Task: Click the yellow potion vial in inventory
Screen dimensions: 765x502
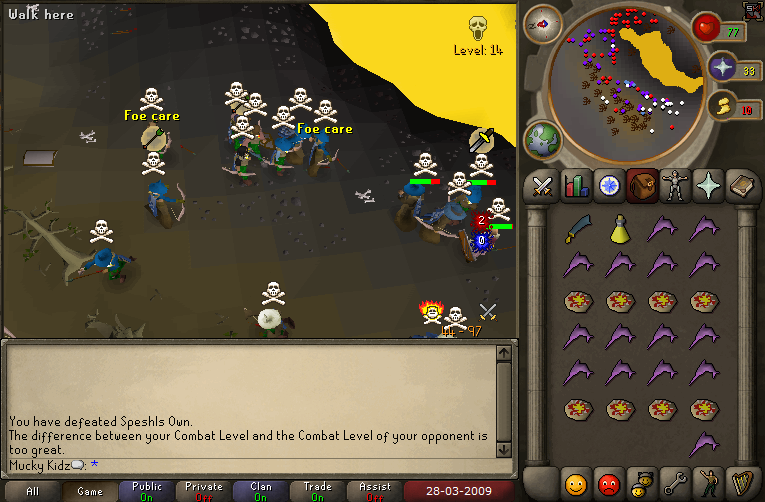Action: point(619,229)
